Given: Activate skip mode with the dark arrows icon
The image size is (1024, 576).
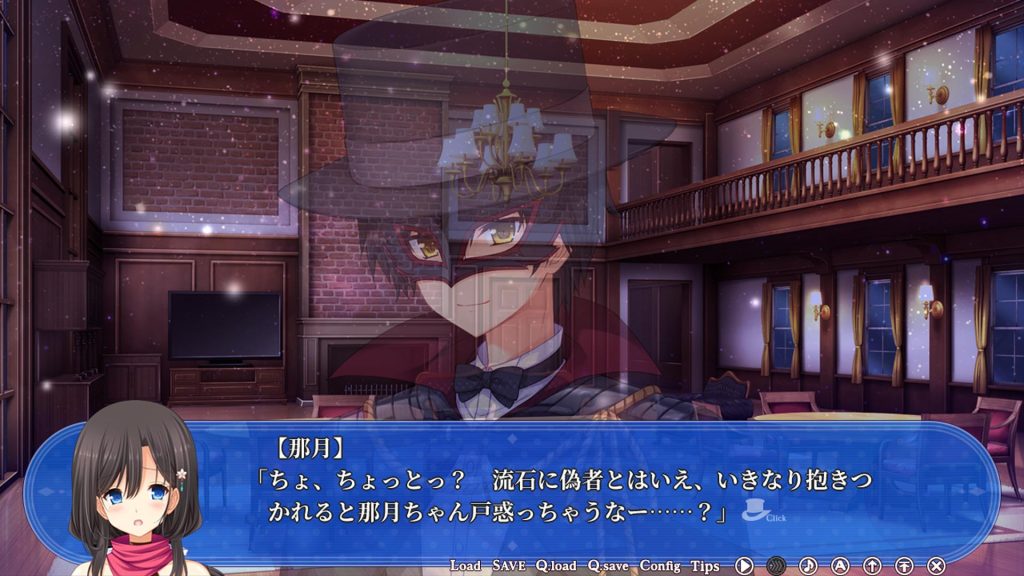Looking at the screenshot, I should click(776, 566).
